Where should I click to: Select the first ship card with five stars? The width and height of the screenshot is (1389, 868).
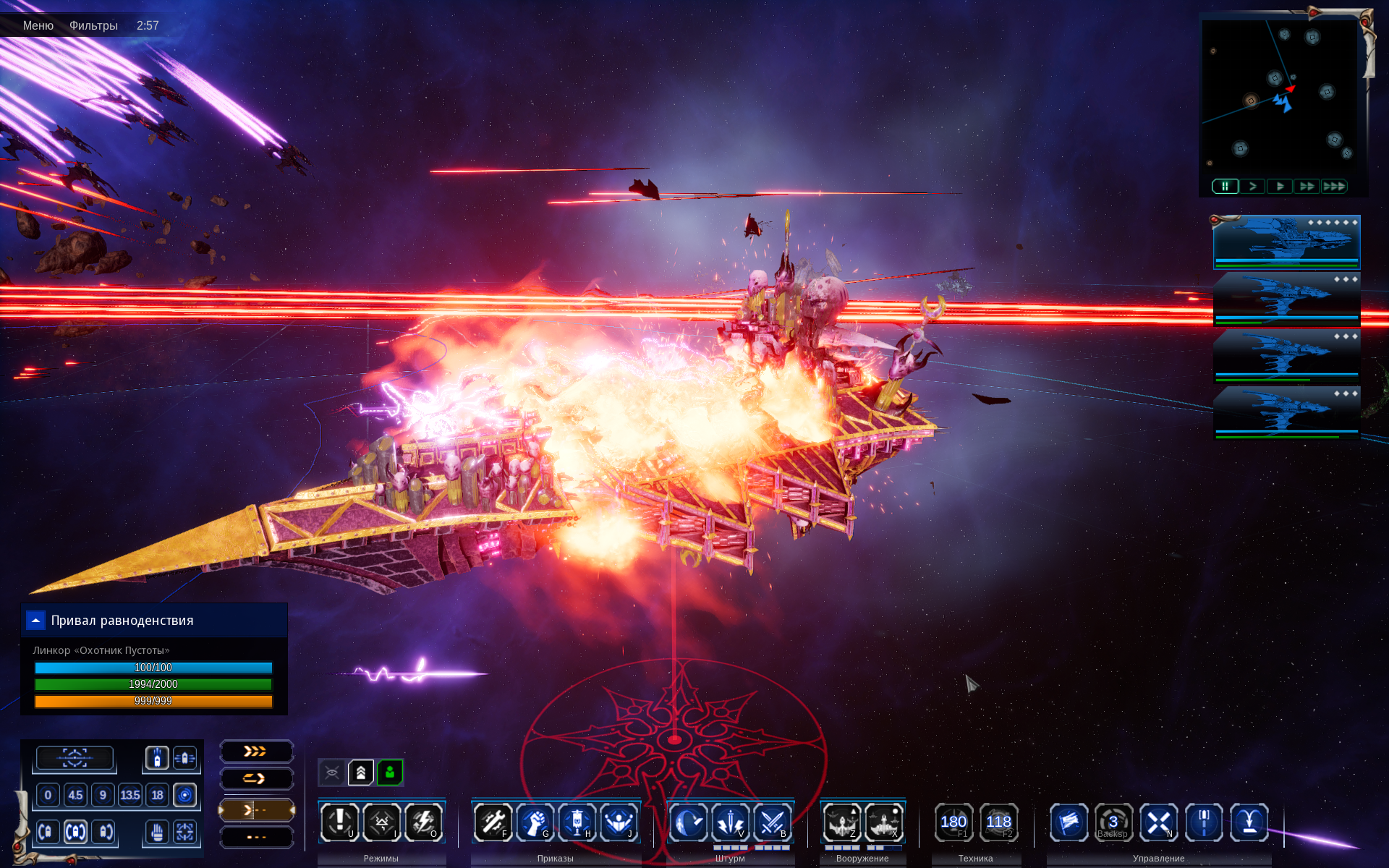click(1286, 242)
